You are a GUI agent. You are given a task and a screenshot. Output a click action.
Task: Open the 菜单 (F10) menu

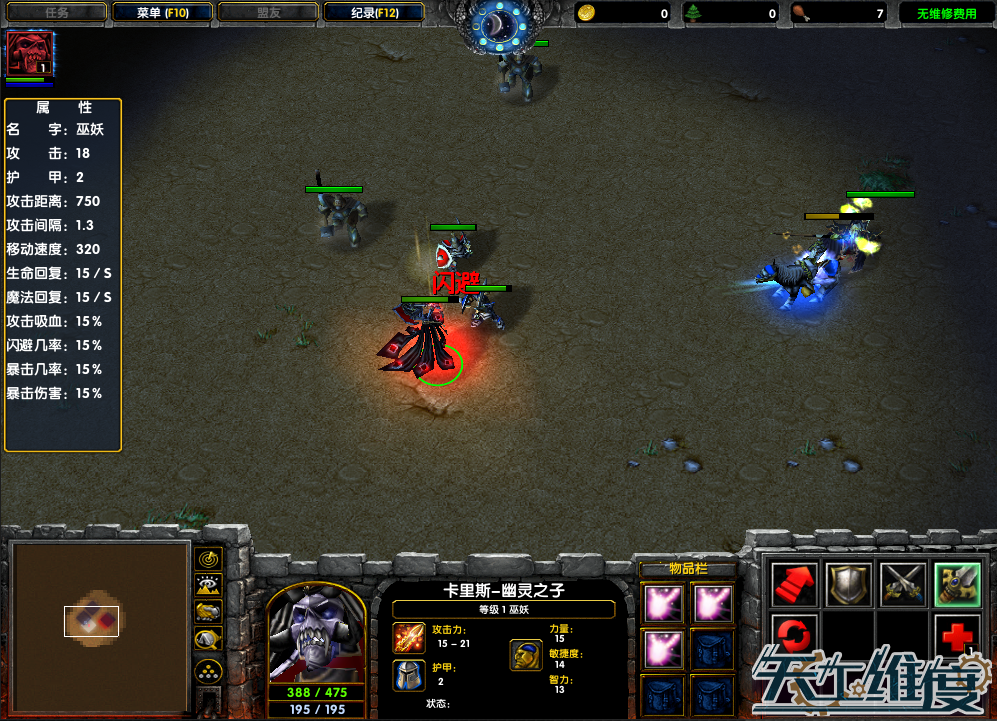click(x=162, y=13)
